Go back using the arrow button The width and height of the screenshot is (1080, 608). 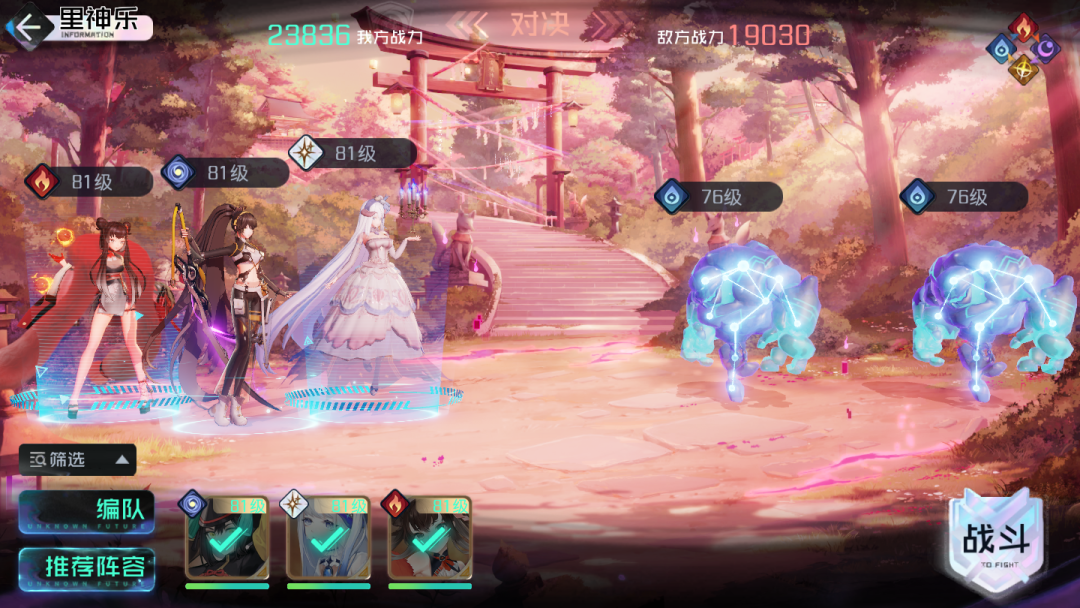[x=28, y=27]
